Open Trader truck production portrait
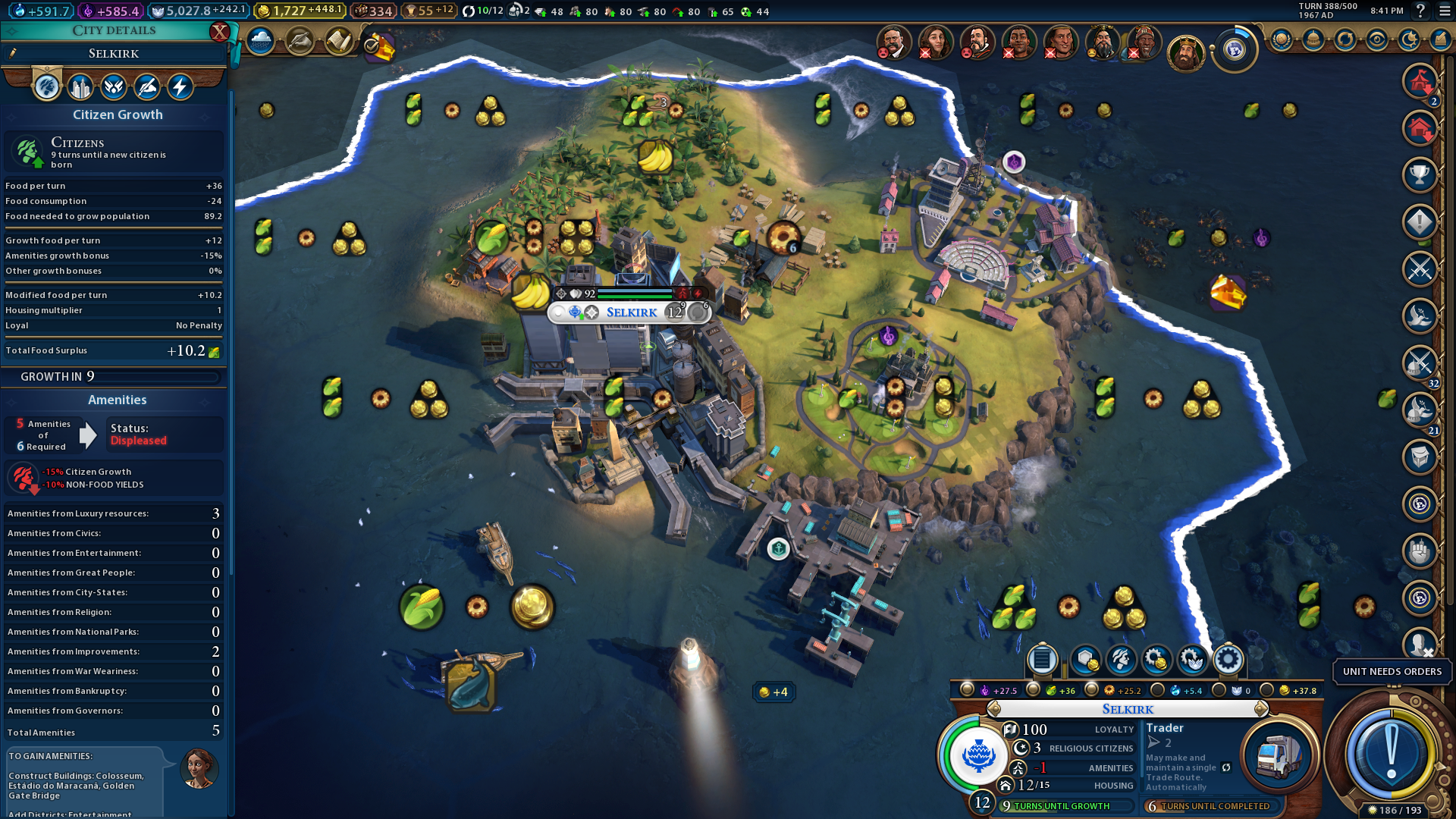1456x819 pixels. tap(1279, 755)
